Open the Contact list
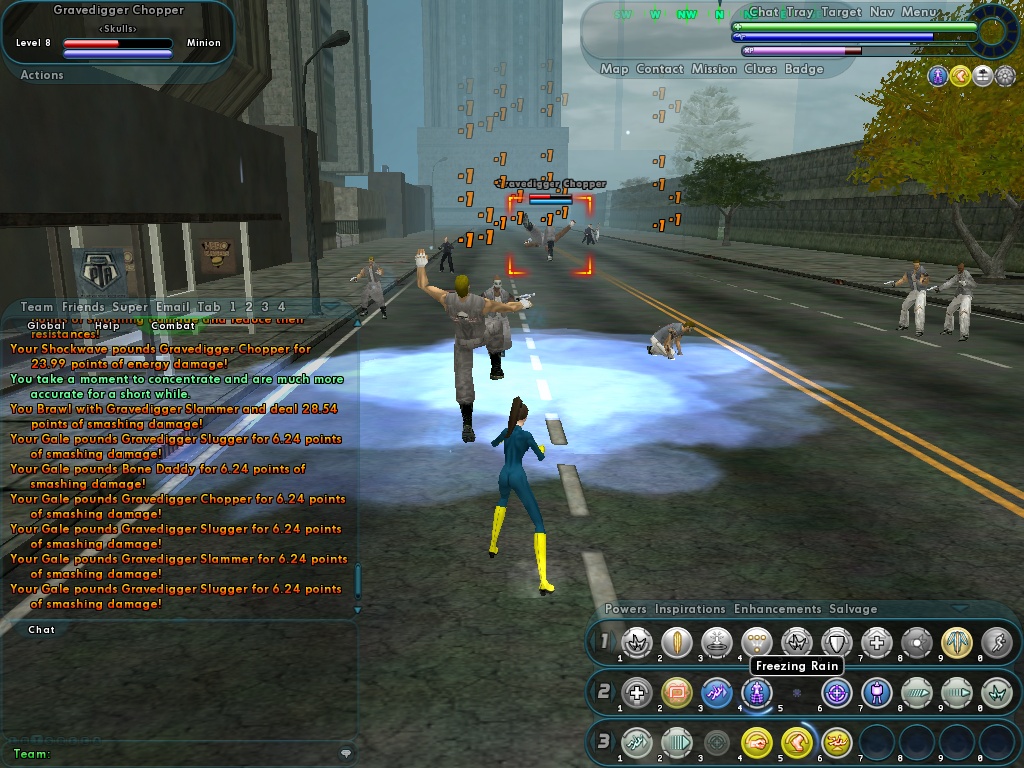Image resolution: width=1024 pixels, height=768 pixels. tap(660, 69)
